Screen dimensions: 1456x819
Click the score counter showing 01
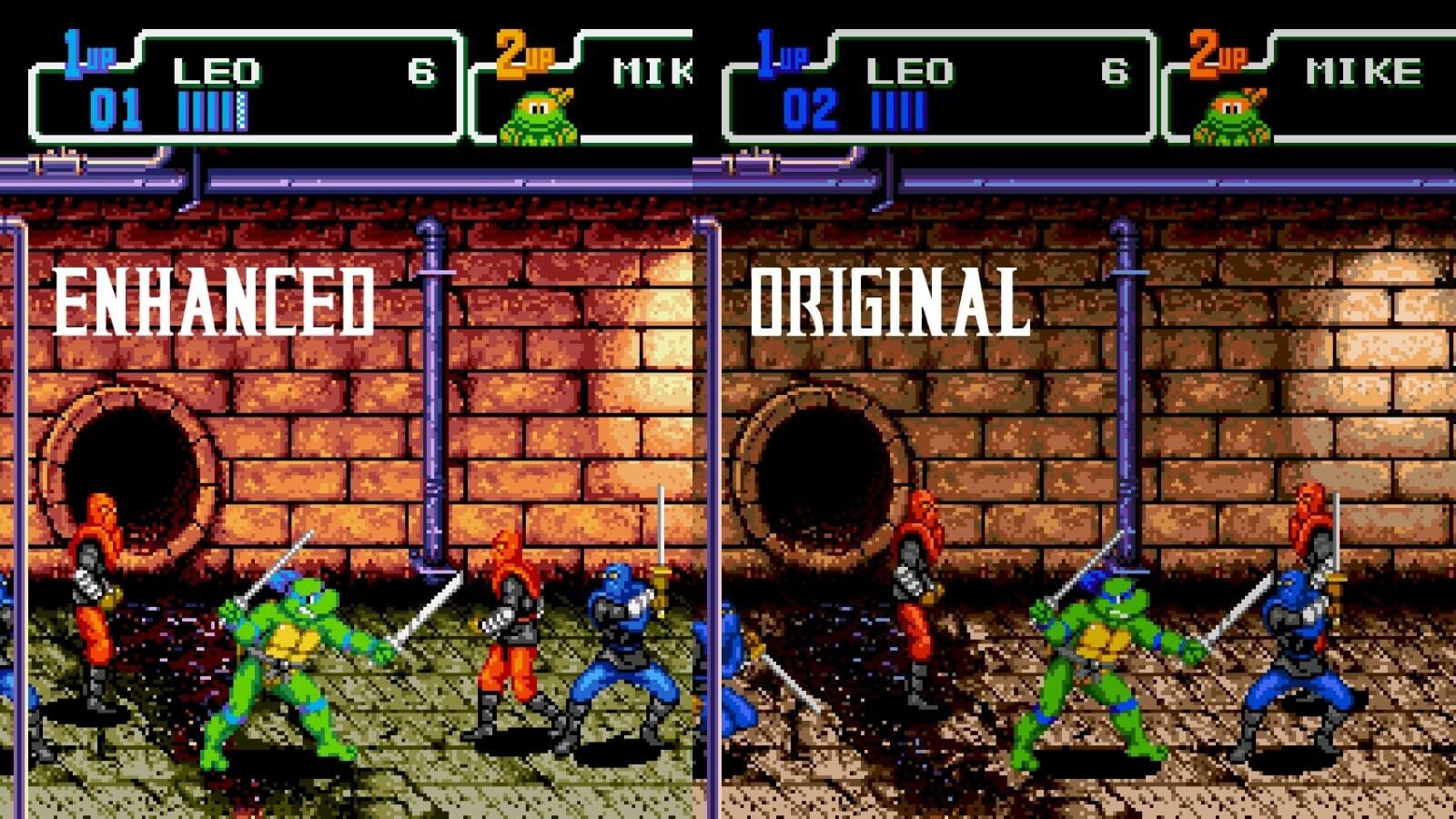click(x=116, y=106)
